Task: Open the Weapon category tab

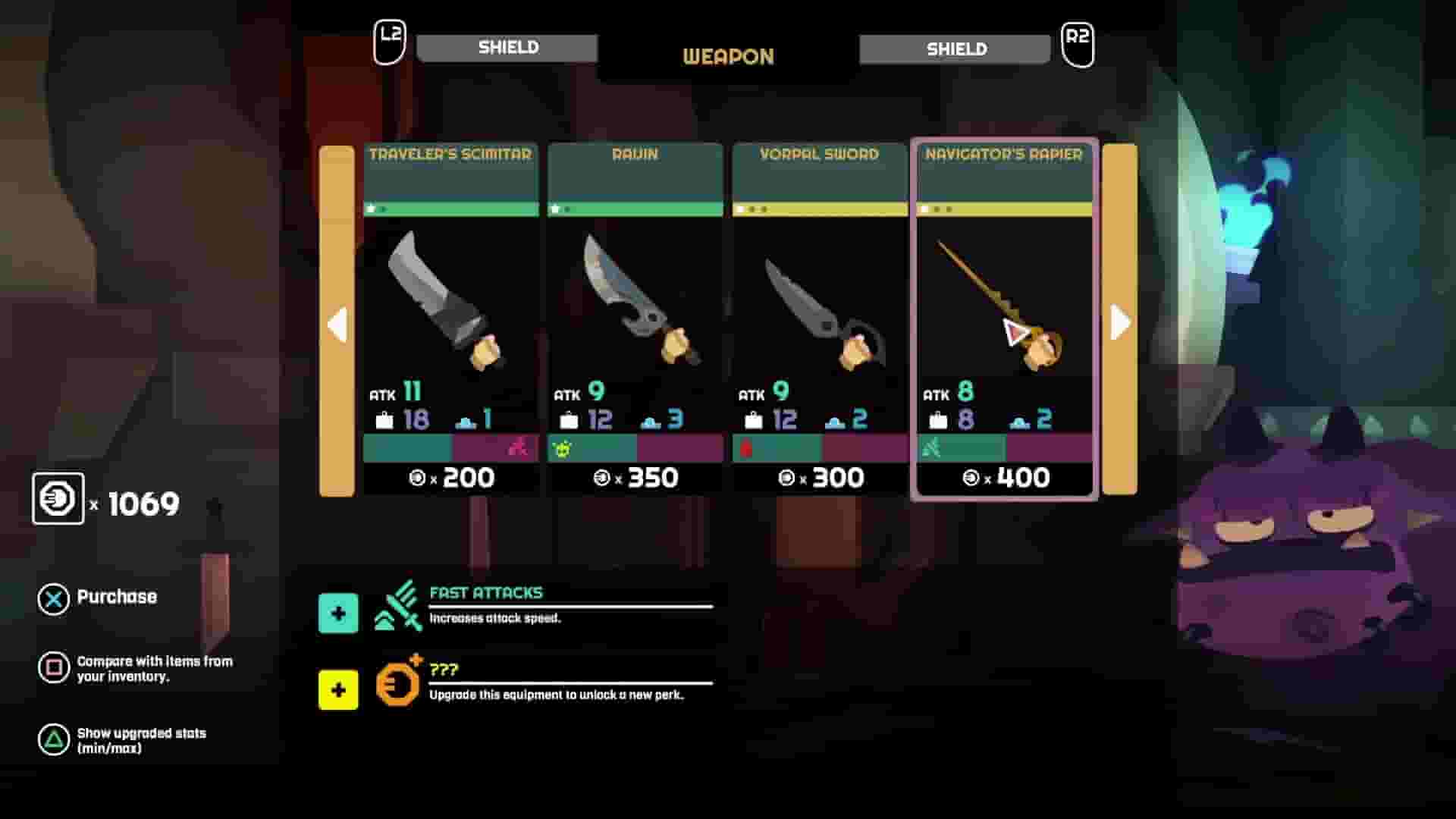Action: click(727, 55)
